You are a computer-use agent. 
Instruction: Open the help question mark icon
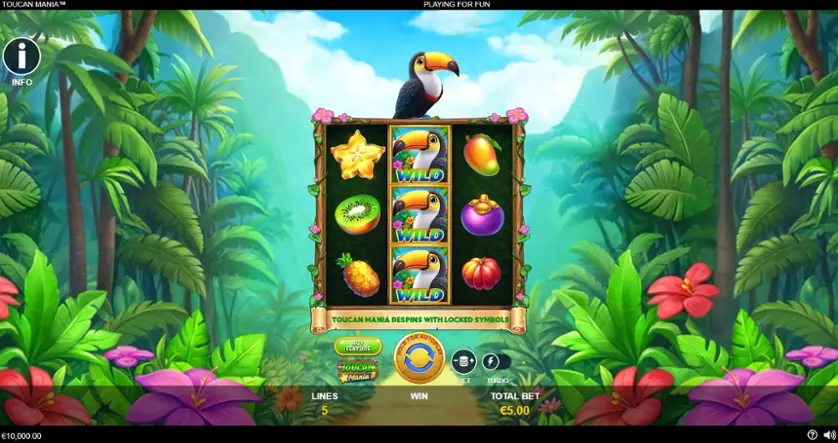point(812,436)
